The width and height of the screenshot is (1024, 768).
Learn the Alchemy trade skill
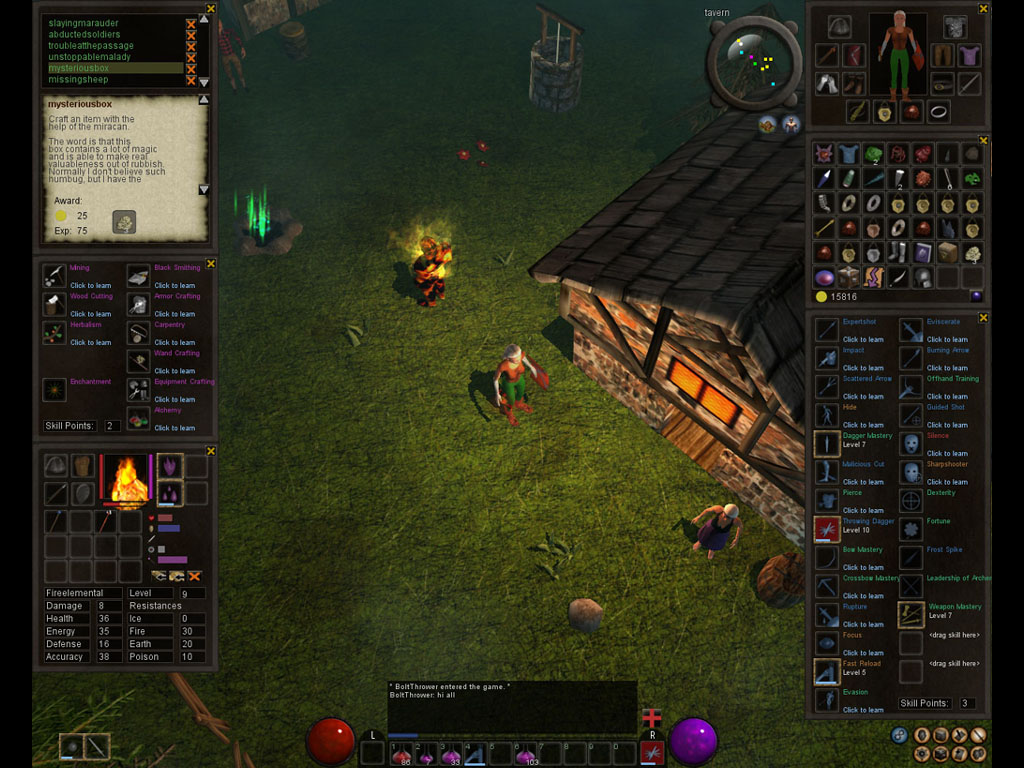tap(139, 417)
